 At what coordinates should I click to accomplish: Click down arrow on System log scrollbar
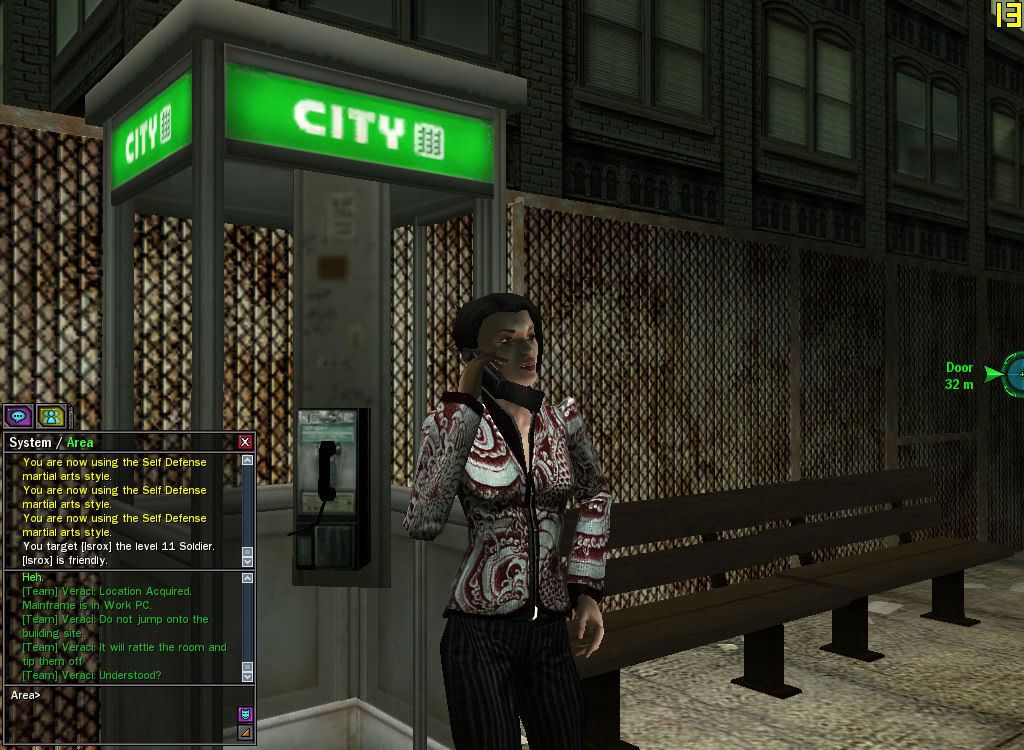point(247,562)
